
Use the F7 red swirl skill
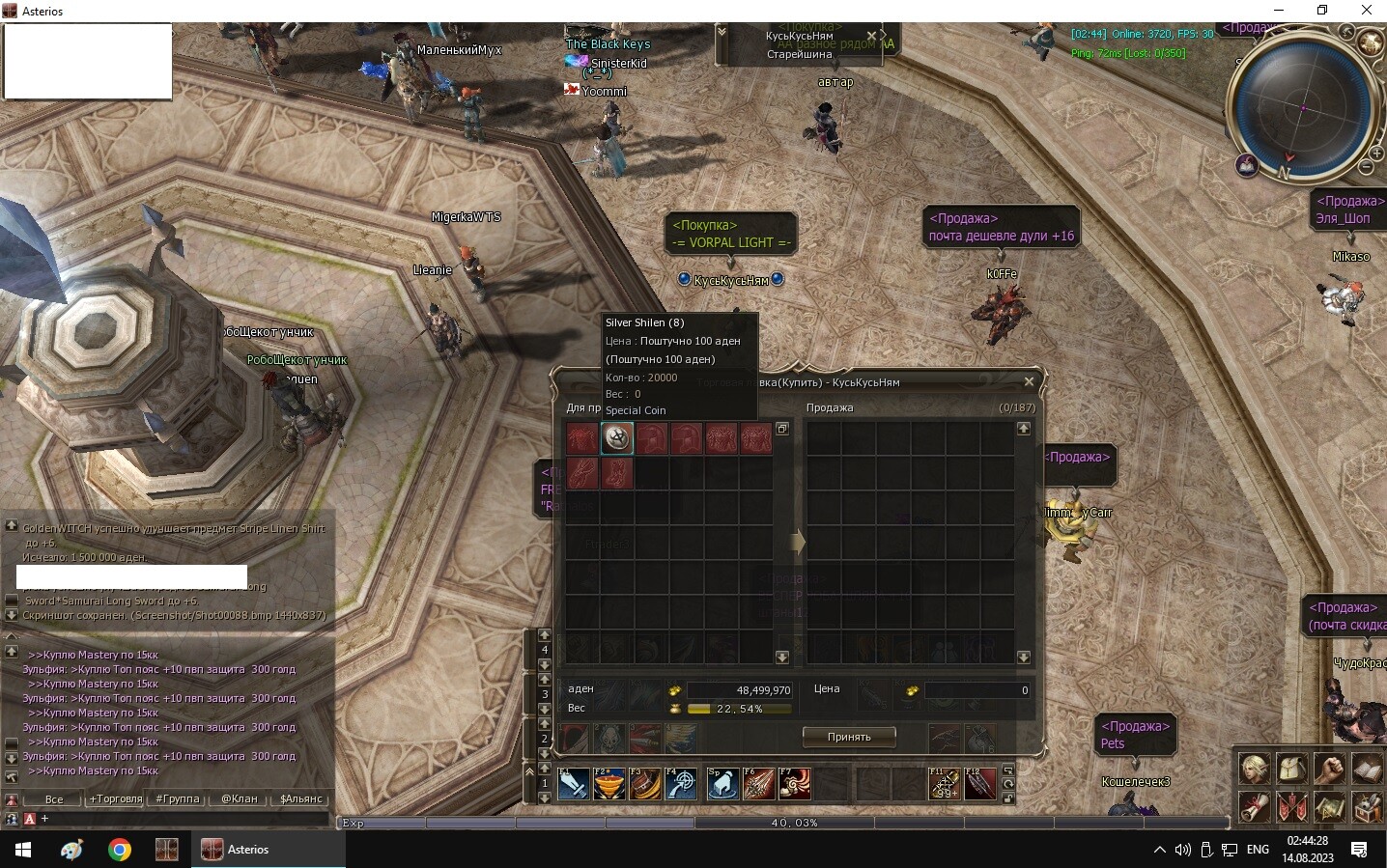click(794, 784)
